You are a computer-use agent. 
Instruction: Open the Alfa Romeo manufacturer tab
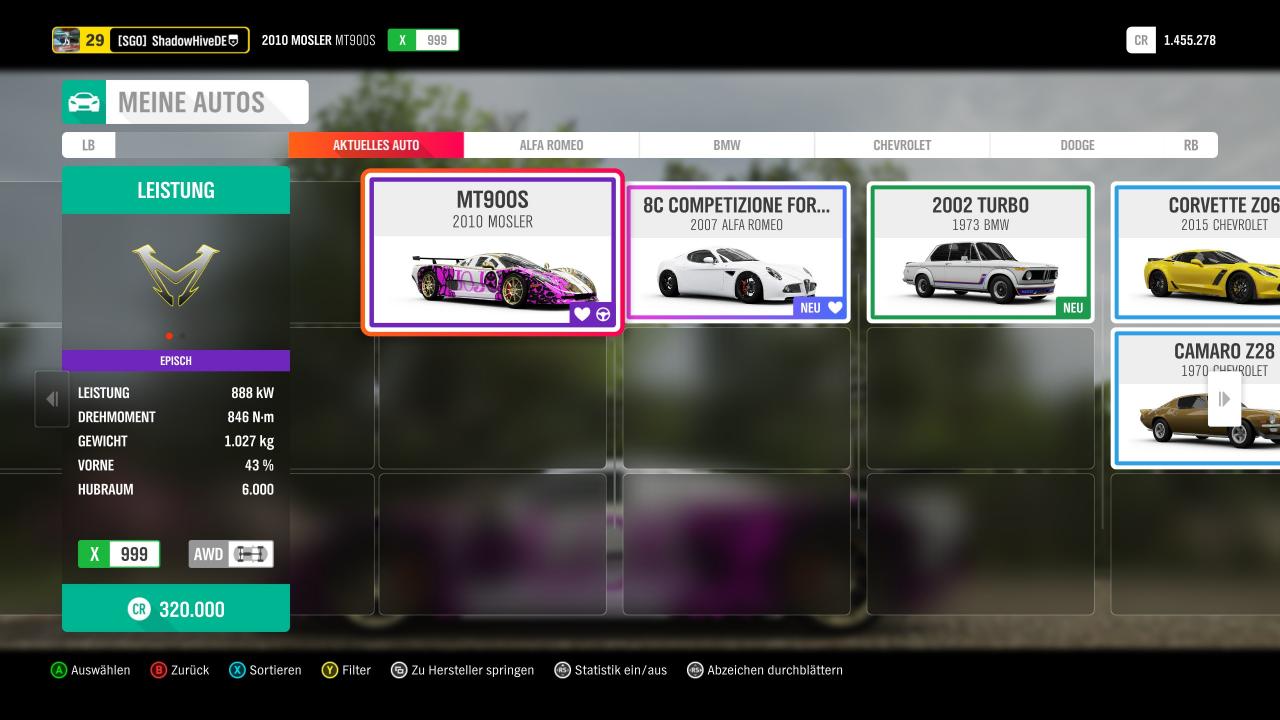click(551, 145)
